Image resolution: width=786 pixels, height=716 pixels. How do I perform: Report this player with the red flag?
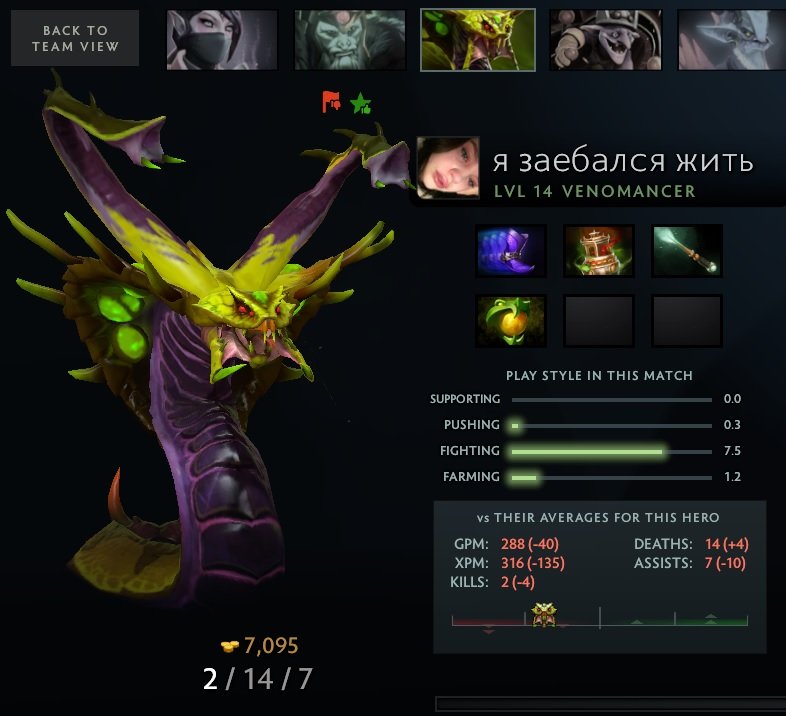click(331, 101)
